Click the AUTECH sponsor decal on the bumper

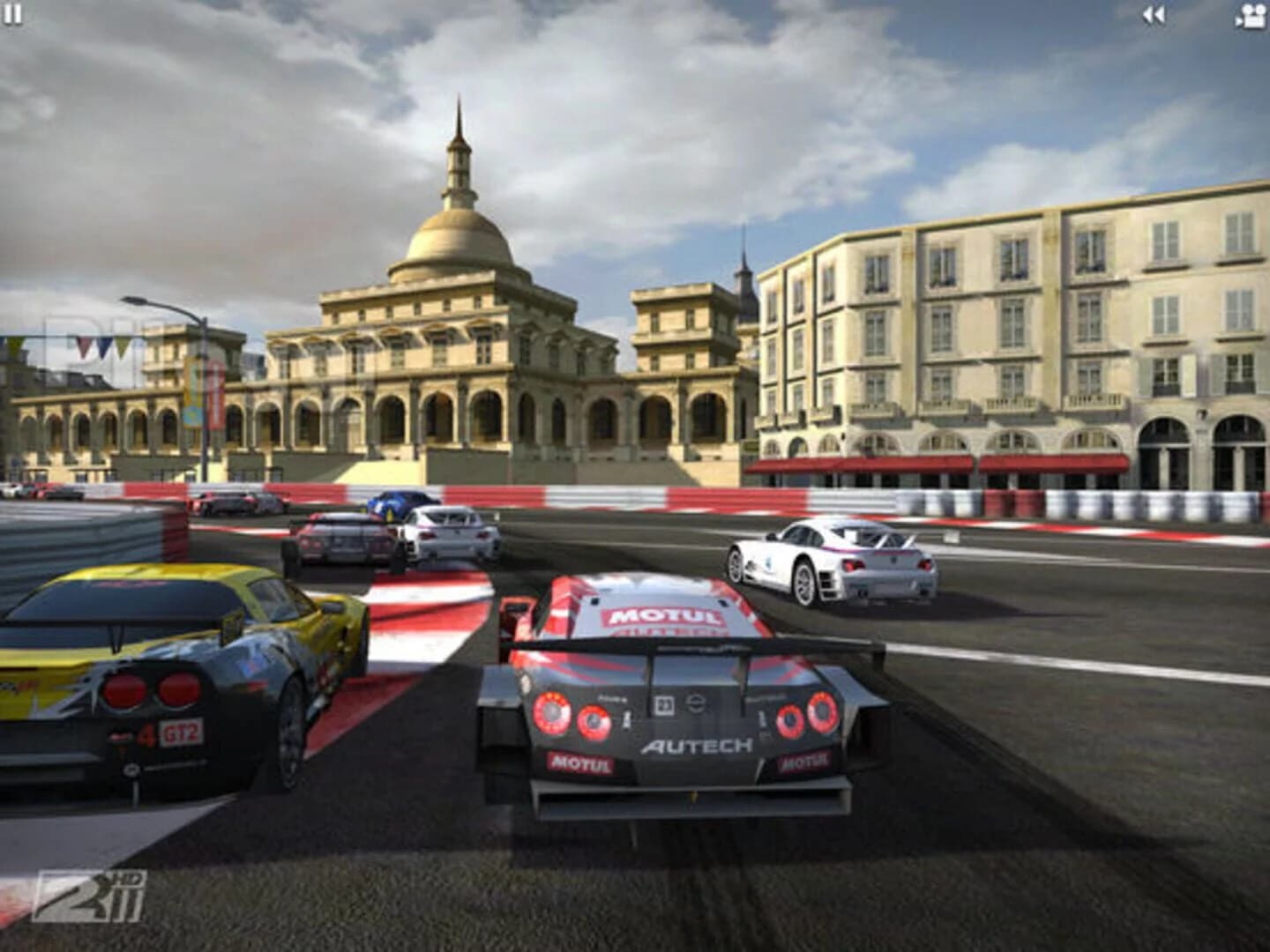tap(697, 743)
